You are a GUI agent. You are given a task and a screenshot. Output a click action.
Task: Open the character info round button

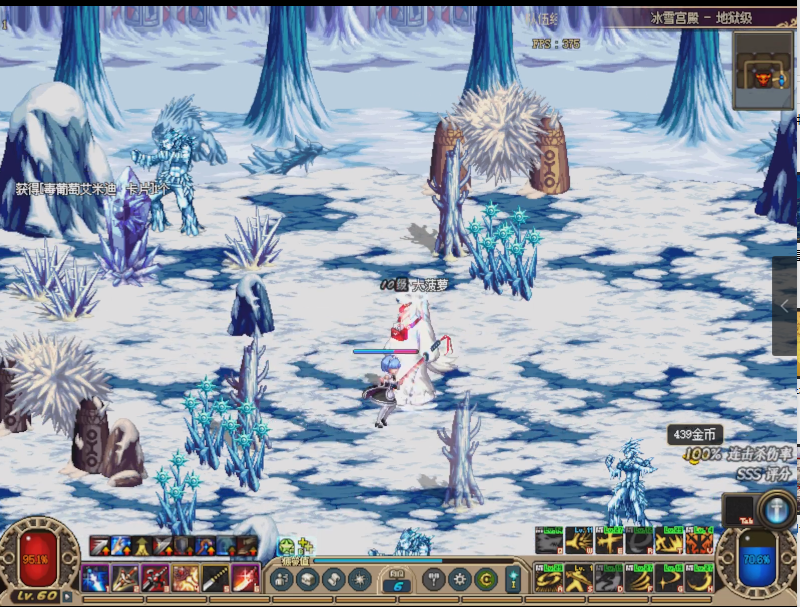(x=281, y=578)
